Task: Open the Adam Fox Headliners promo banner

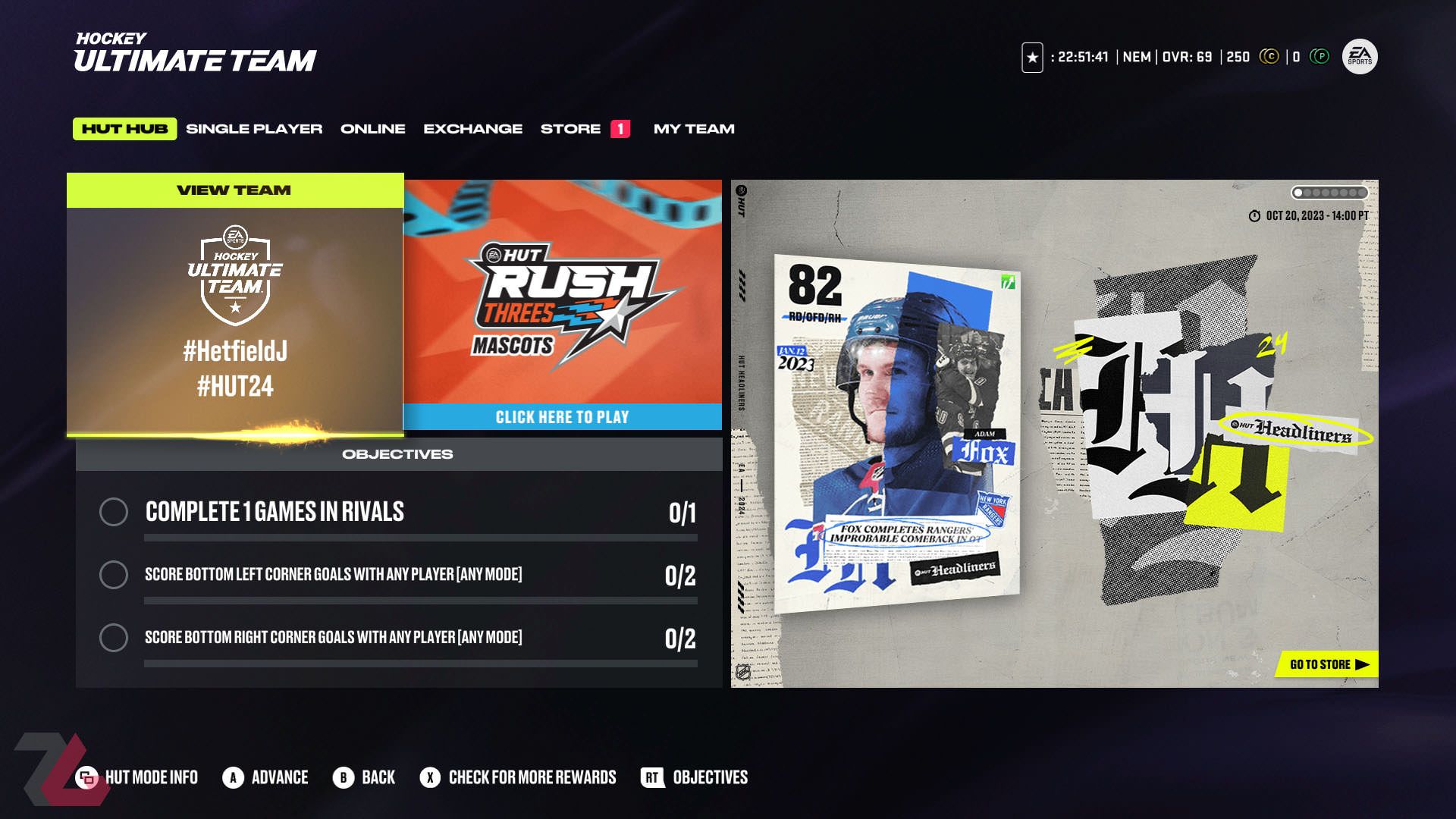Action: pyautogui.click(x=1054, y=432)
